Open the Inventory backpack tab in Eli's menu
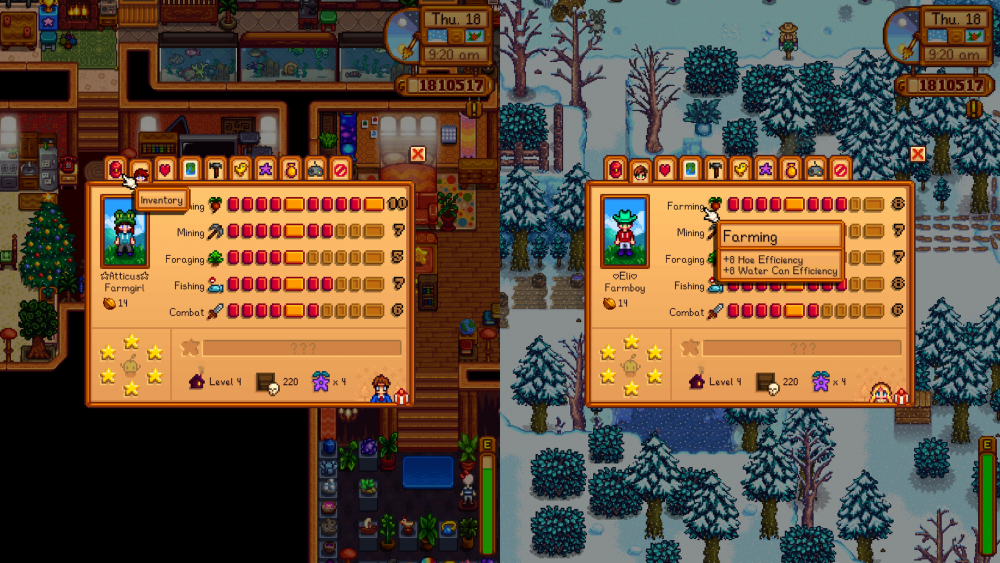Image resolution: width=1000 pixels, height=563 pixels. 615,169
